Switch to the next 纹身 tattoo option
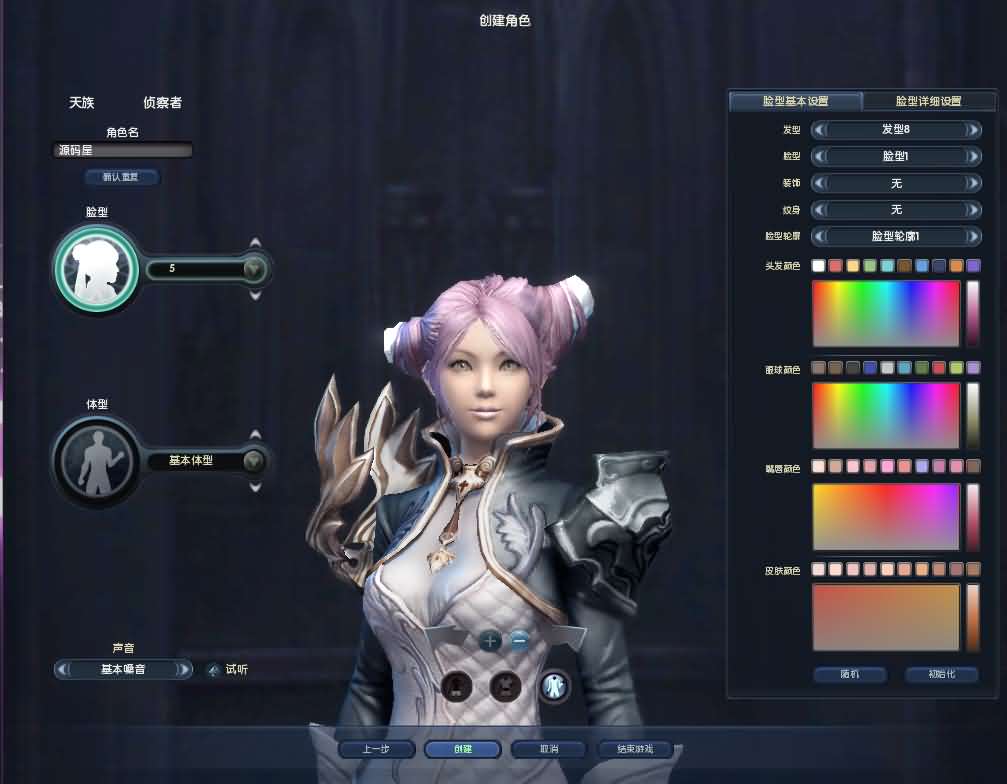 973,210
